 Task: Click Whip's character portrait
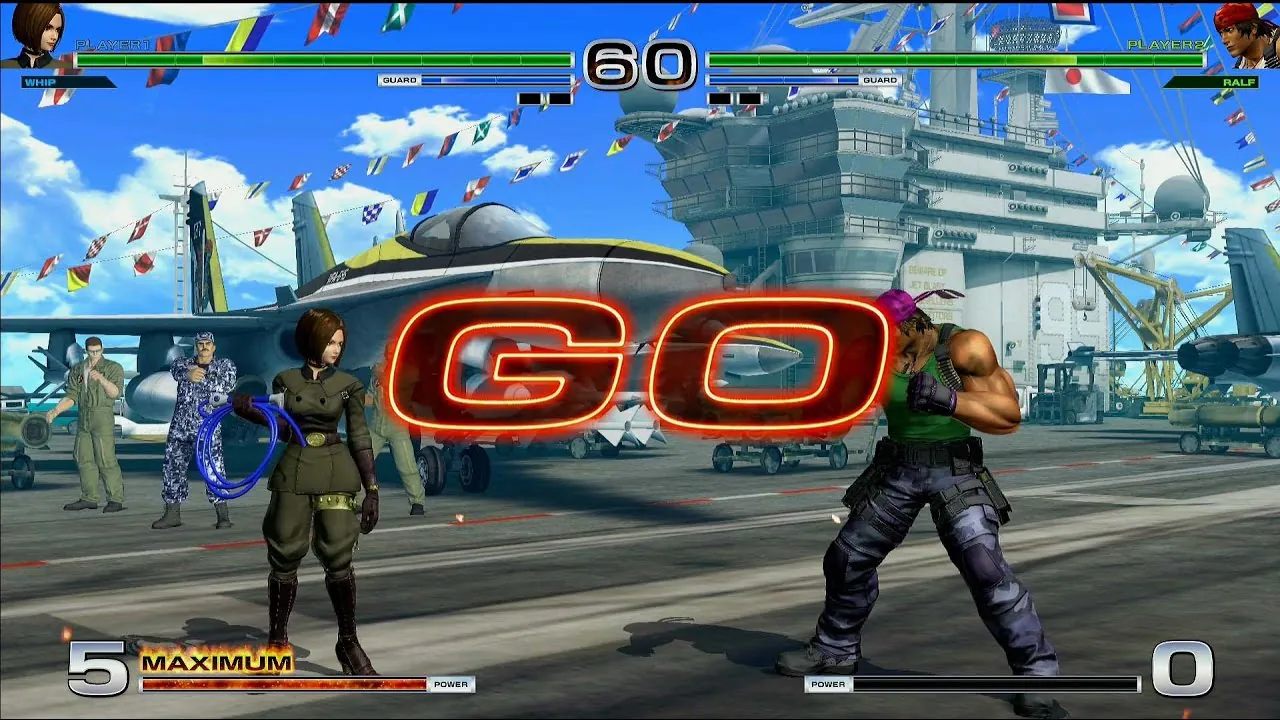click(37, 34)
